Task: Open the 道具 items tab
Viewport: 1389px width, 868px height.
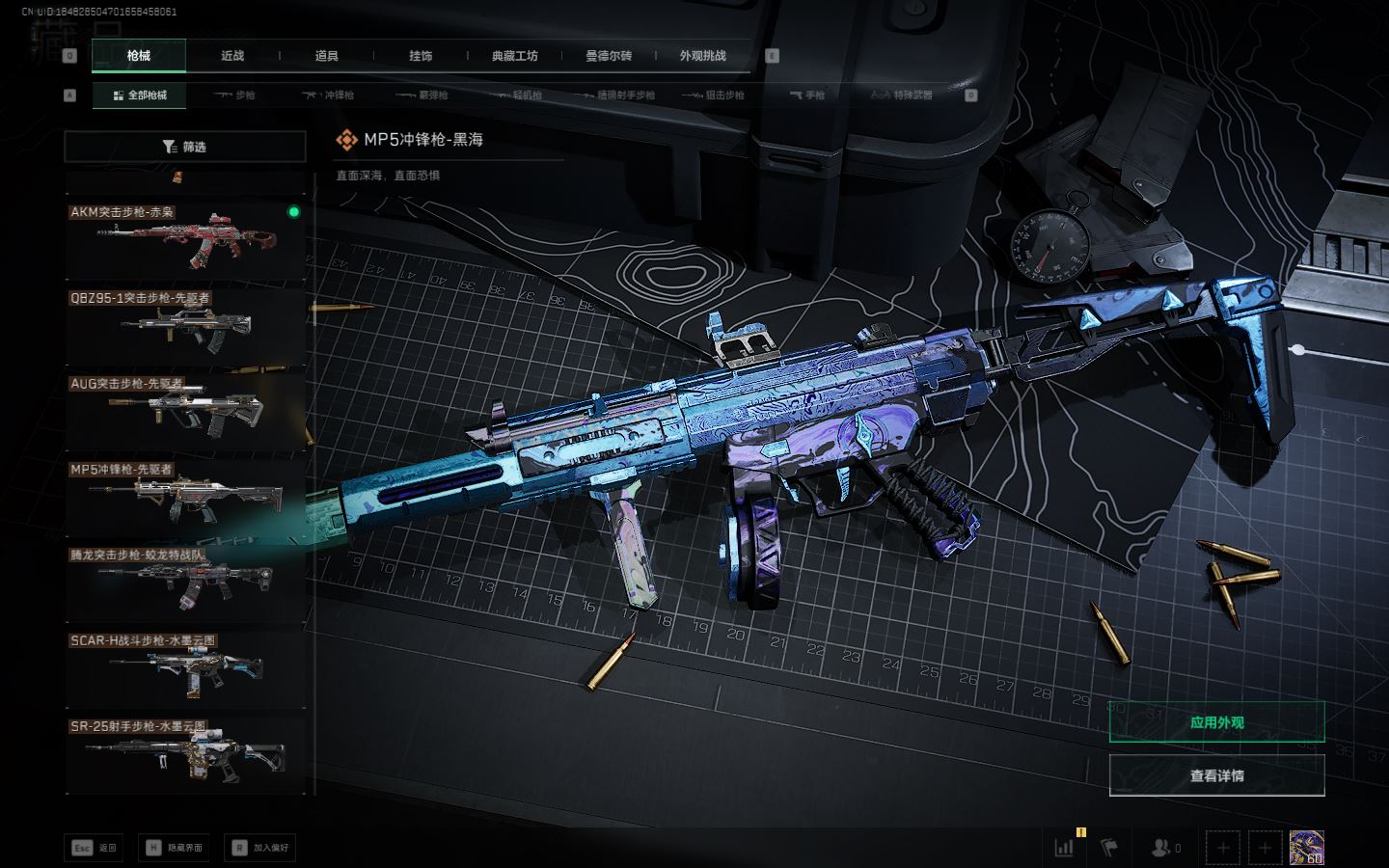Action: pos(327,56)
